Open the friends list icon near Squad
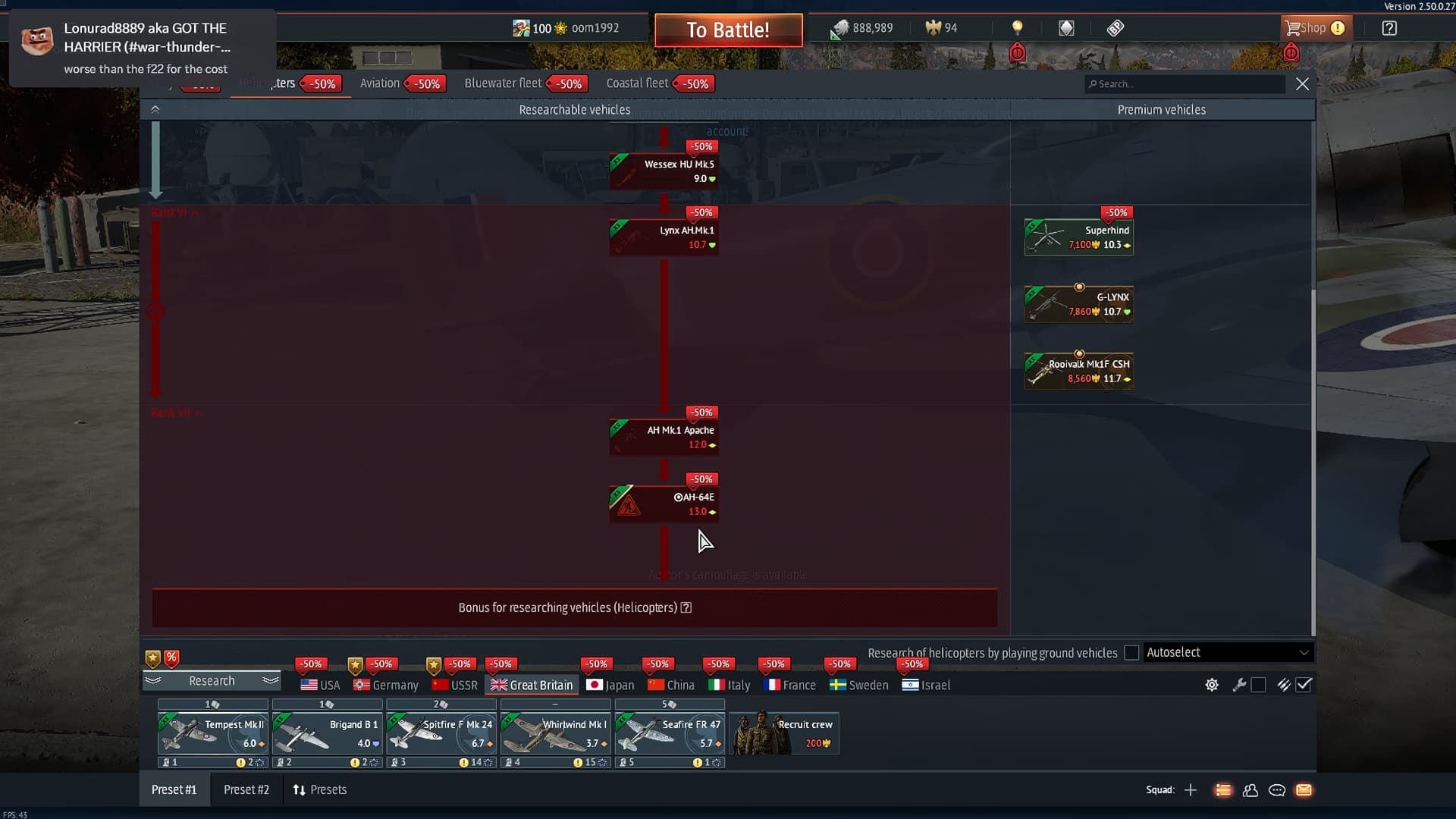 [1251, 789]
